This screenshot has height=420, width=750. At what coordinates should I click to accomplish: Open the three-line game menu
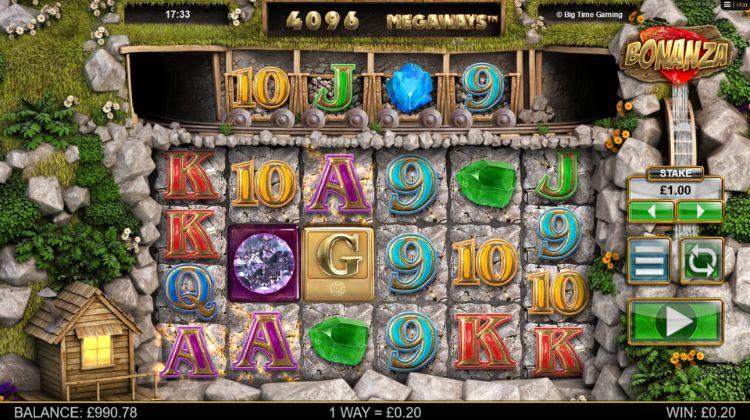[649, 260]
